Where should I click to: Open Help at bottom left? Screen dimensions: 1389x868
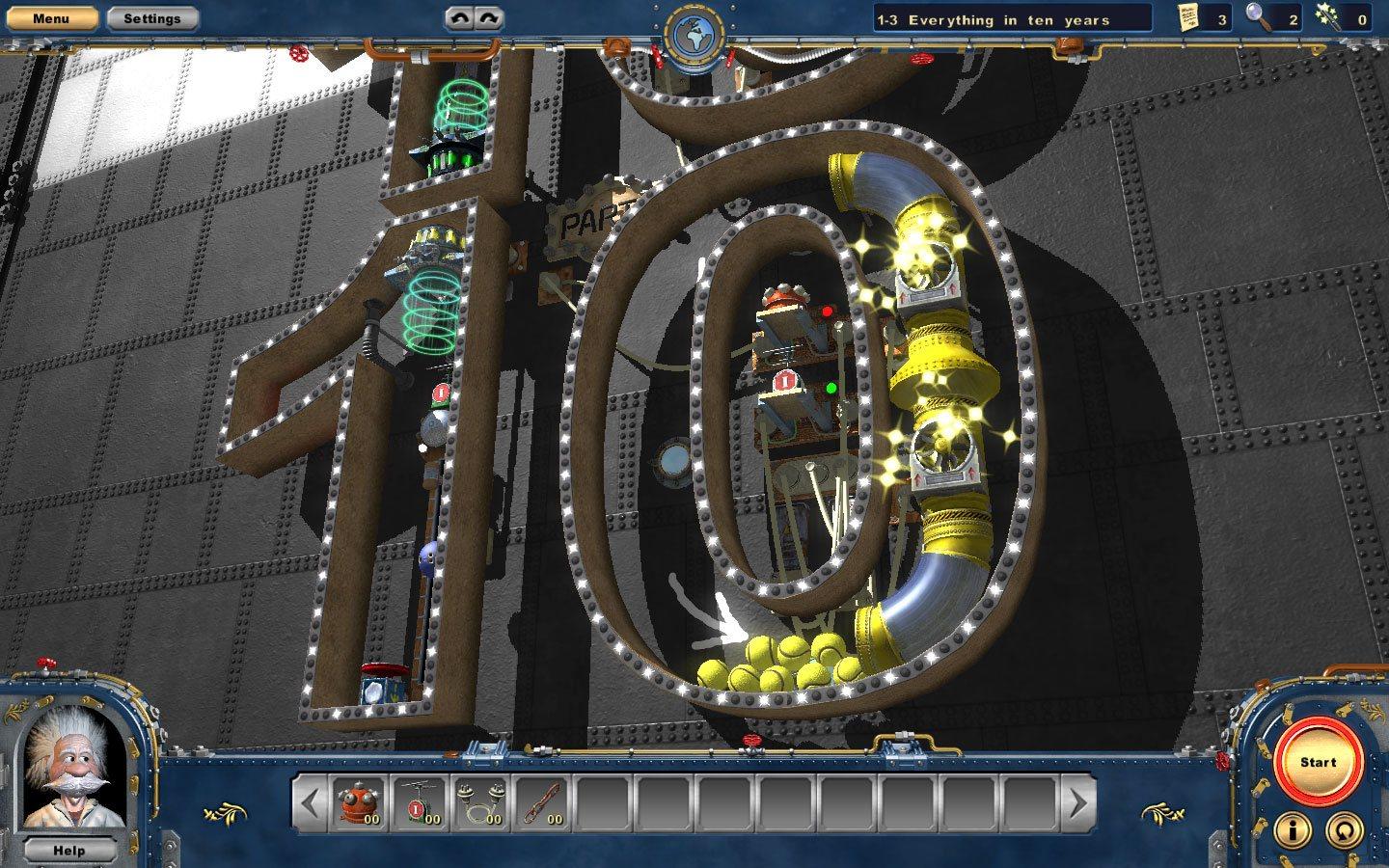(x=68, y=851)
